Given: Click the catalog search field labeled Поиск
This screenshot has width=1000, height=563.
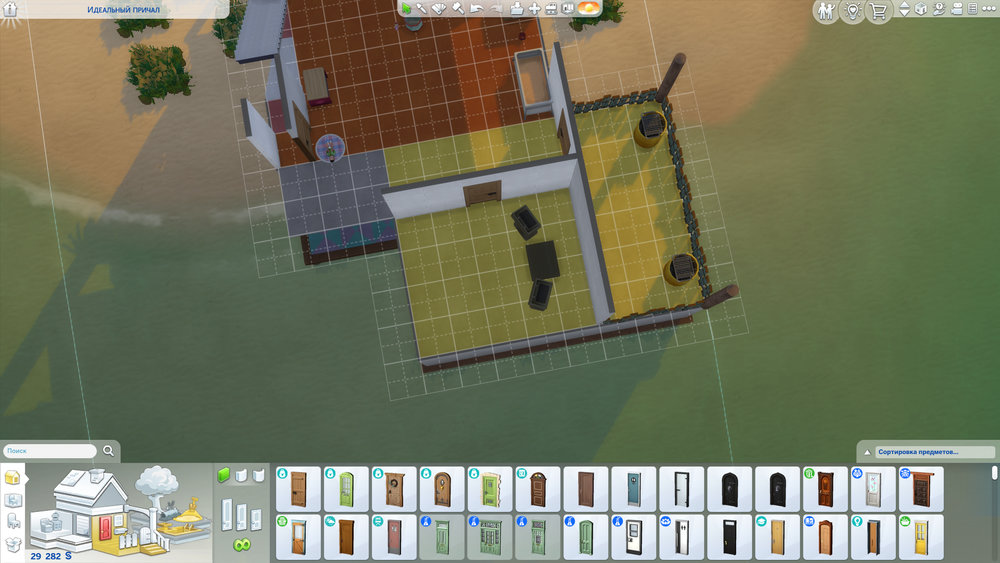Looking at the screenshot, I should coord(50,451).
